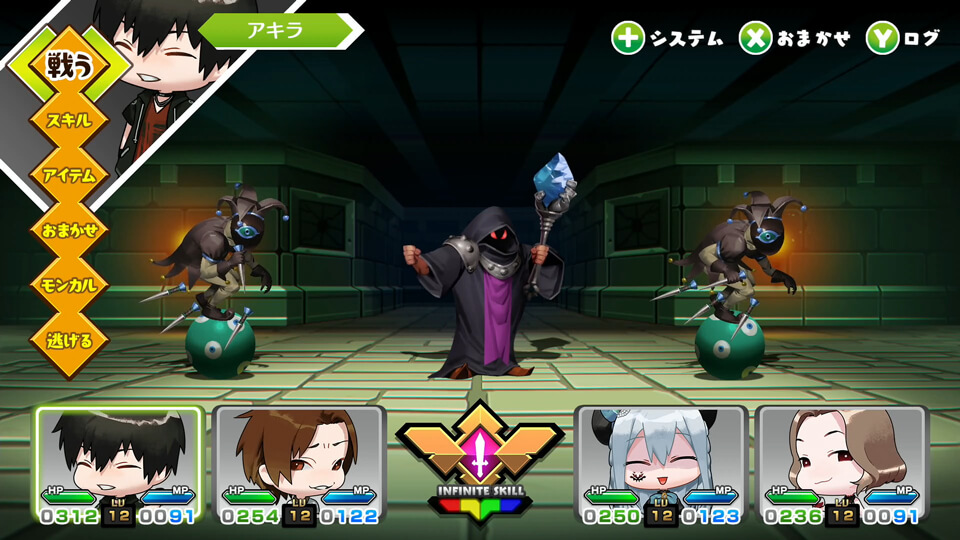Choose the モンカル command

69,285
